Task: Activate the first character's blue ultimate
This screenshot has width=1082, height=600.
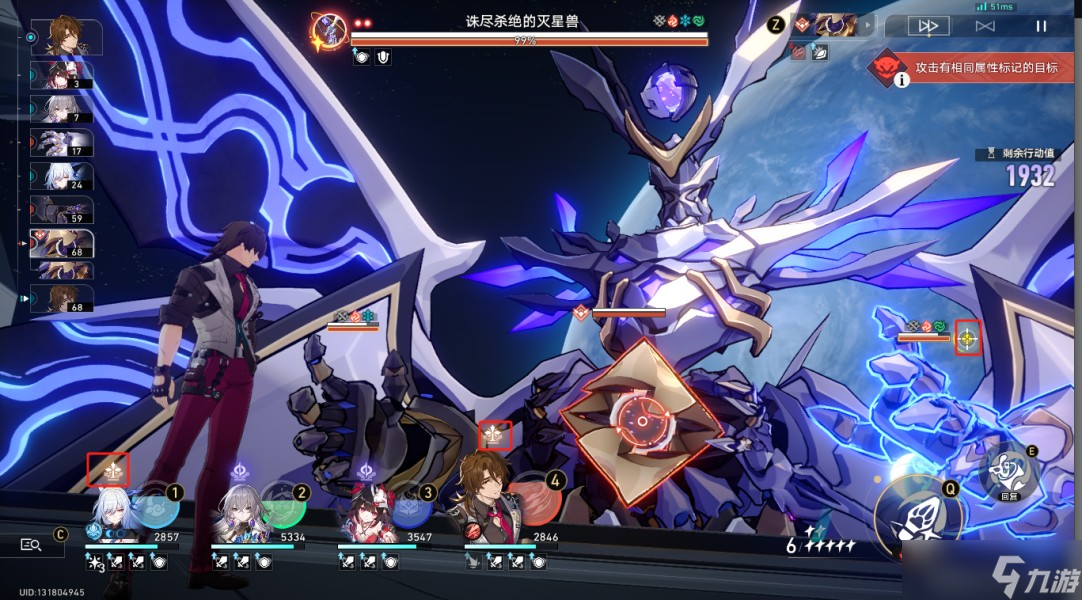Action: click(155, 505)
